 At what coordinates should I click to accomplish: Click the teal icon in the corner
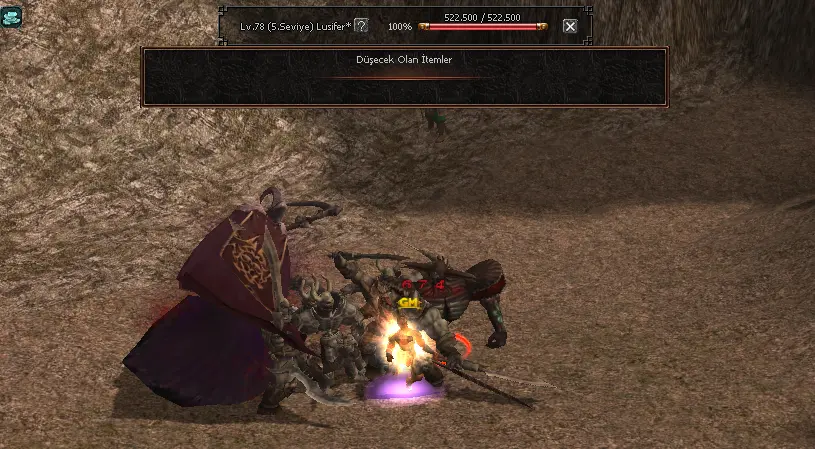click(11, 15)
